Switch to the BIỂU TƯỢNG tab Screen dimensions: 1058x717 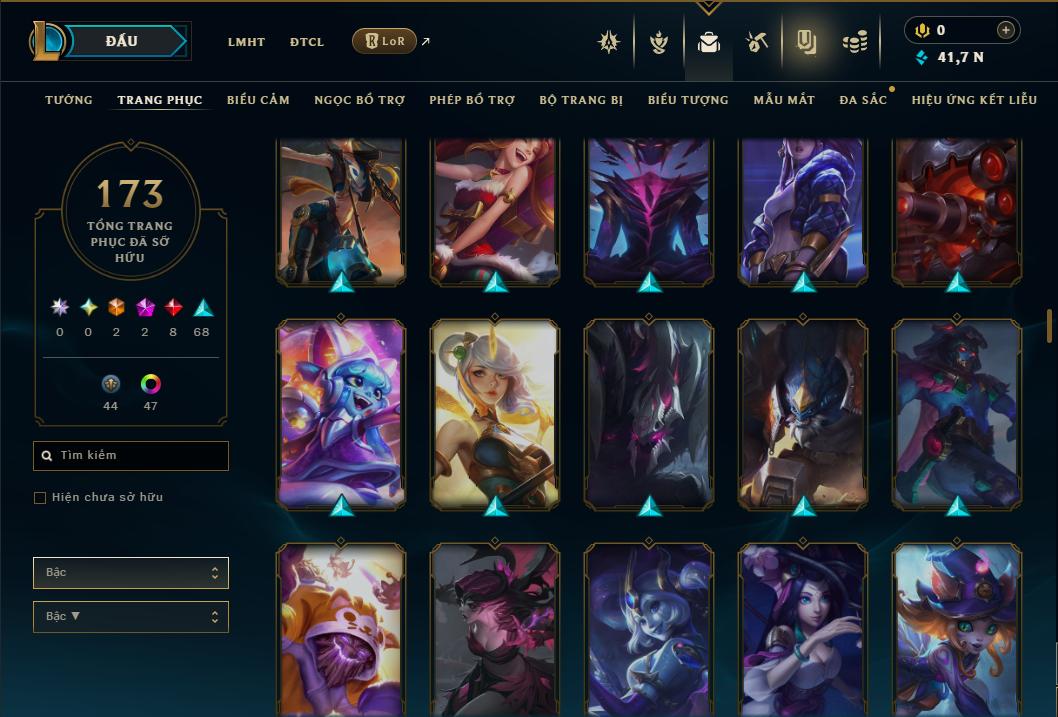coord(688,100)
